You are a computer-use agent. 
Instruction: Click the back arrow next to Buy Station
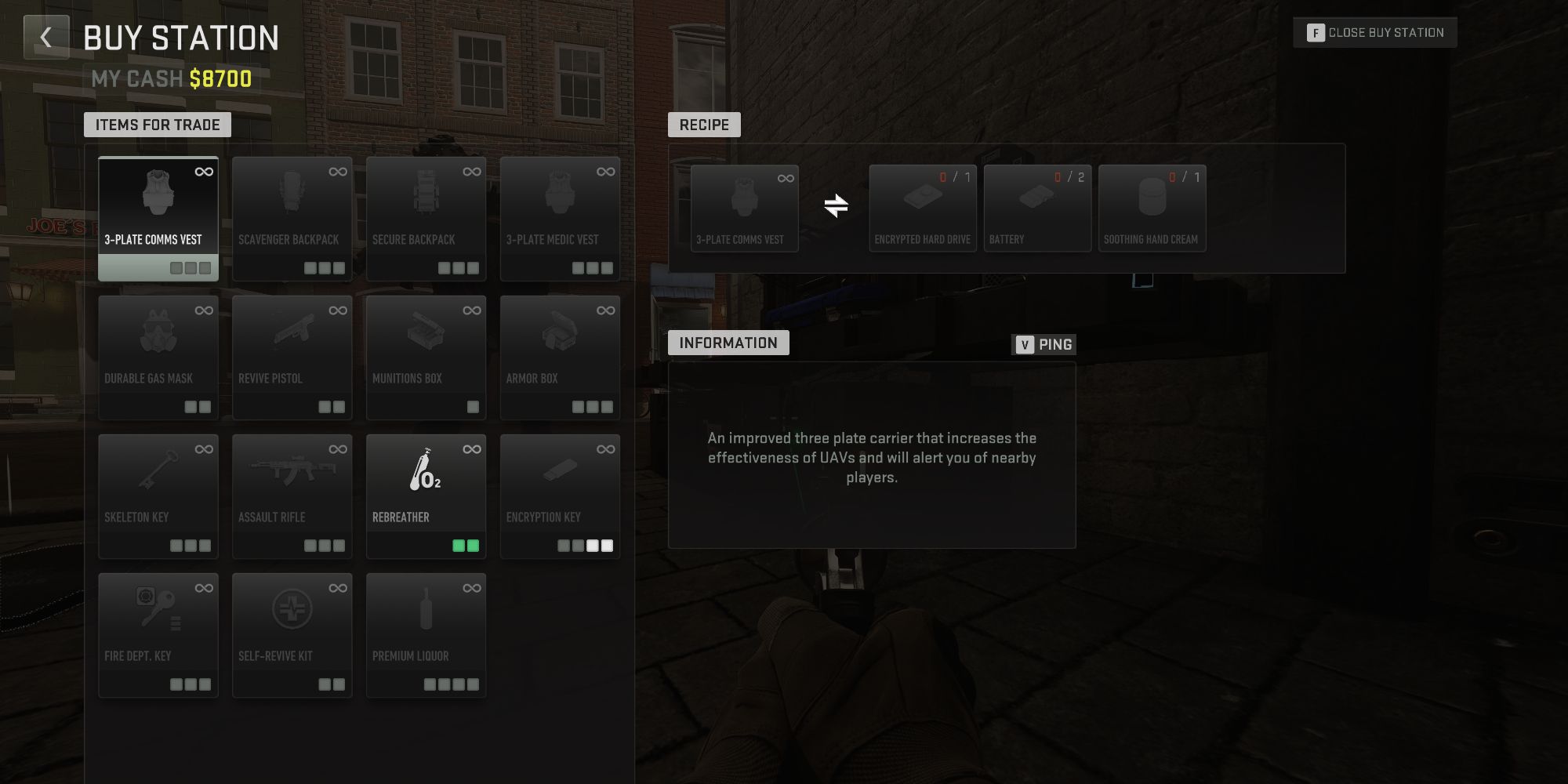[46, 37]
